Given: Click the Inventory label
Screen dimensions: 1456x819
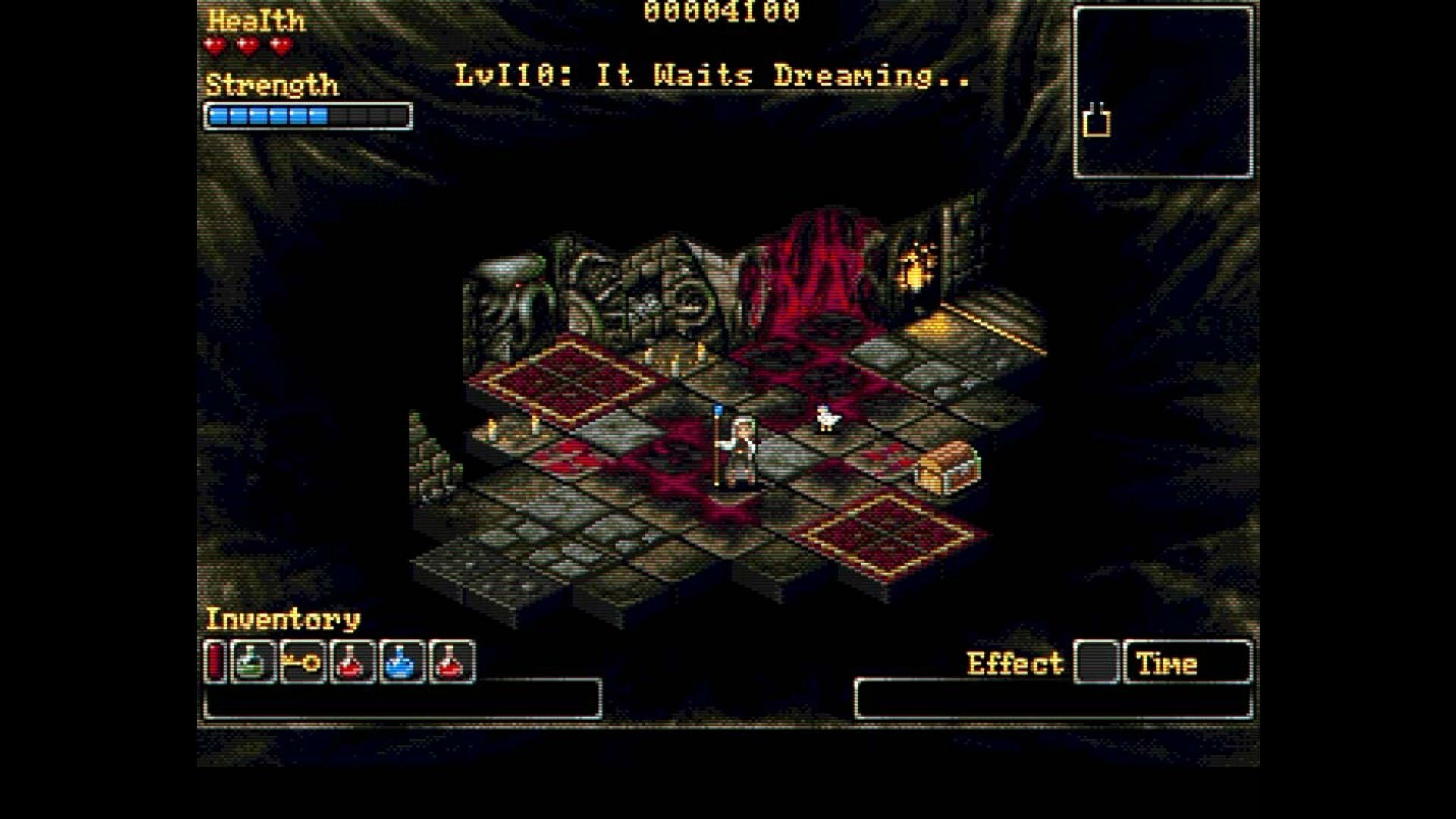Looking at the screenshot, I should [x=283, y=620].
